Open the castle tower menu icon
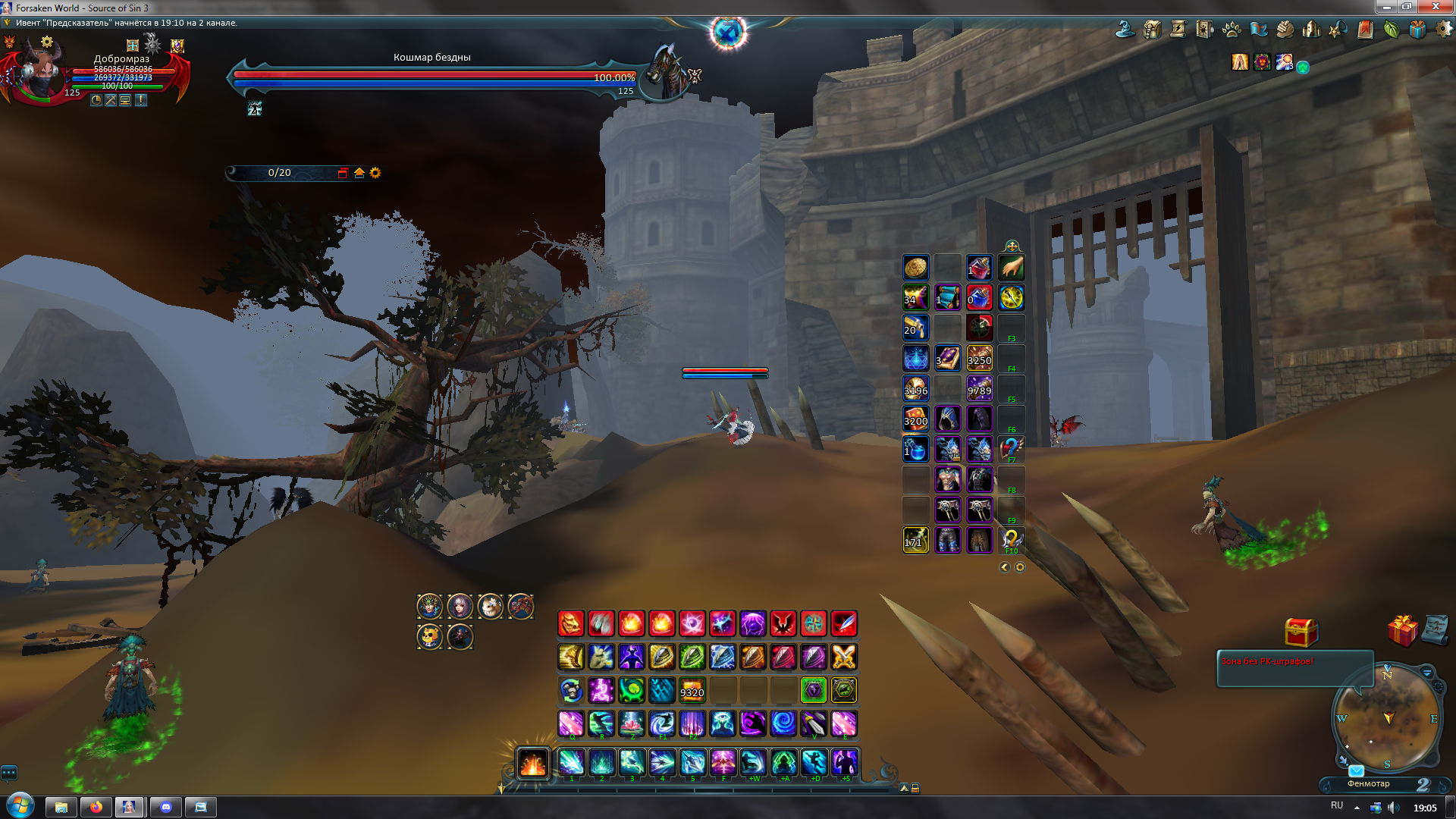The height and width of the screenshot is (819, 1456). pyautogui.click(x=1311, y=30)
